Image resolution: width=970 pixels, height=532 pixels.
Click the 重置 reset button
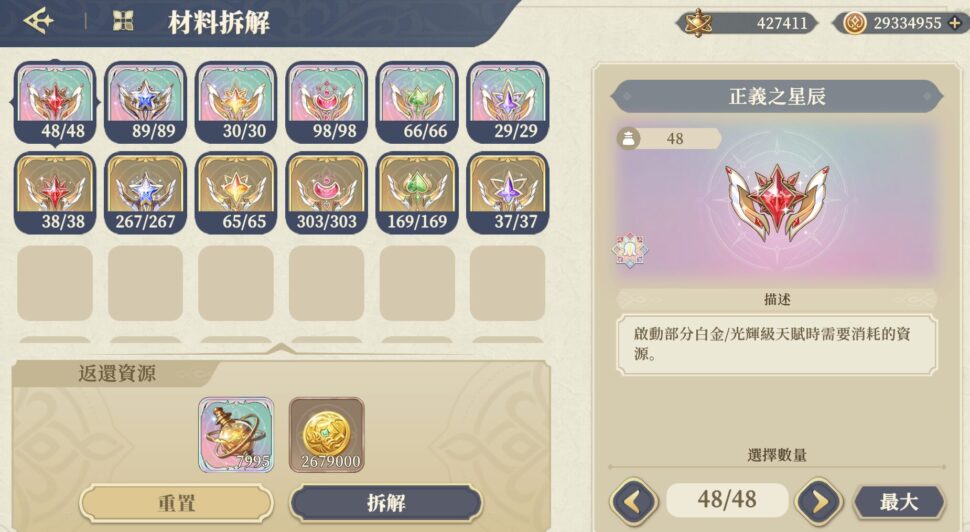tap(176, 502)
